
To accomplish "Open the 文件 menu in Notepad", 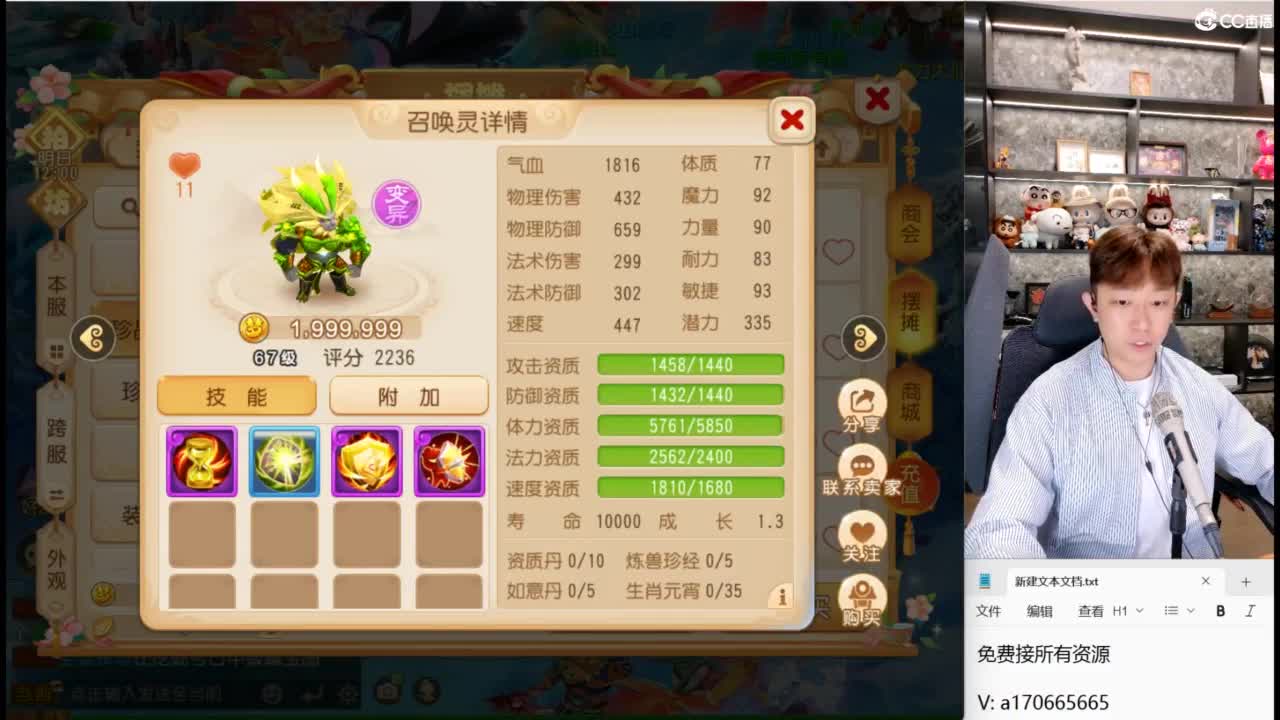I will tap(988, 610).
